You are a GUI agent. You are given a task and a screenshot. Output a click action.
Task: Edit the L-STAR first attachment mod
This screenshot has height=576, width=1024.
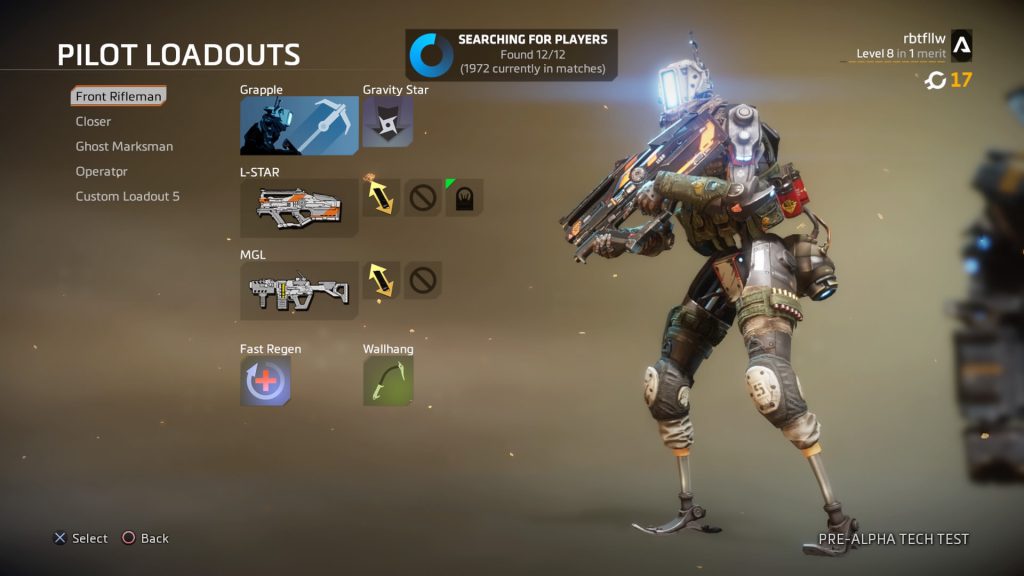(380, 197)
